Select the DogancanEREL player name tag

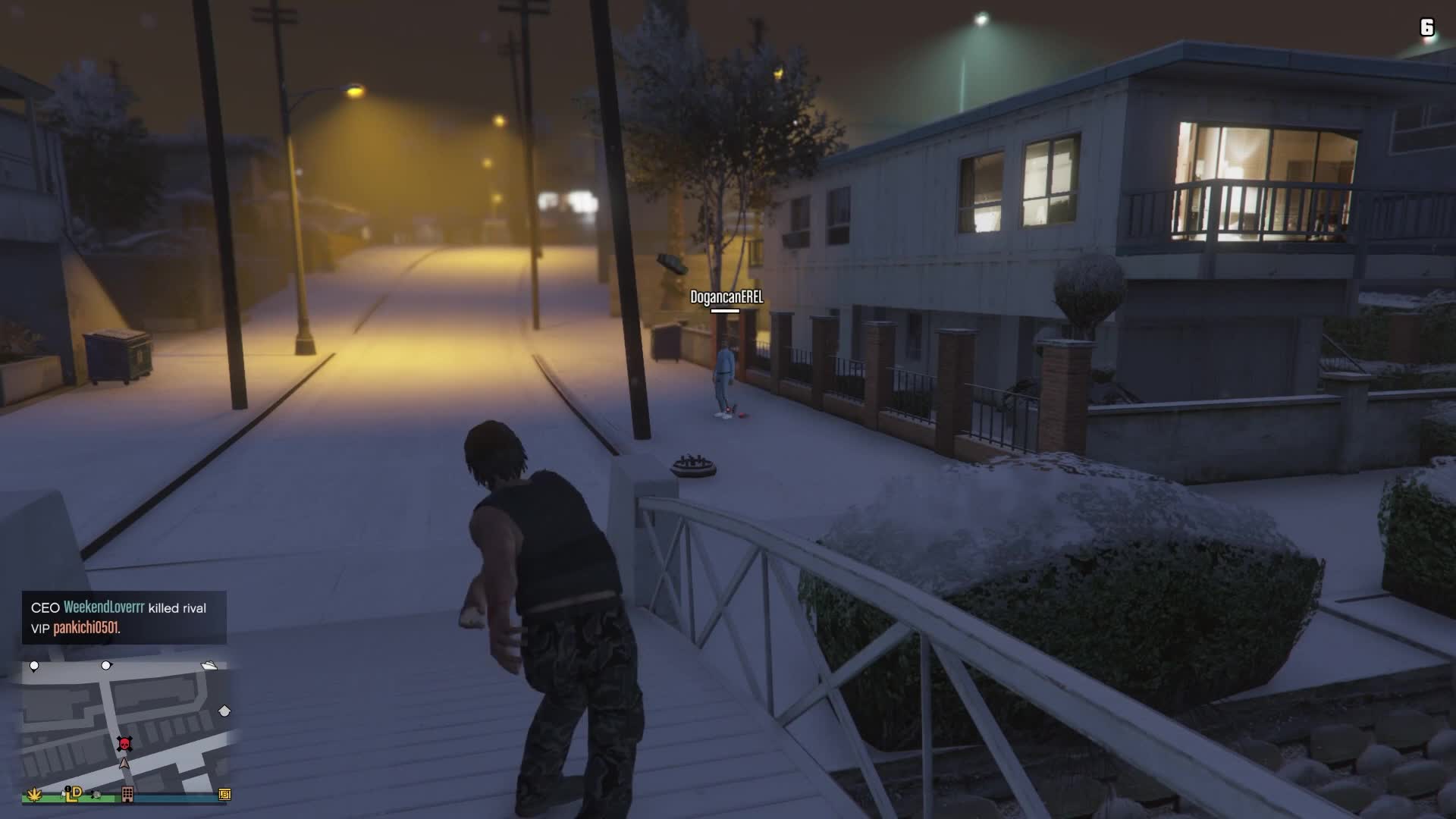click(x=726, y=297)
